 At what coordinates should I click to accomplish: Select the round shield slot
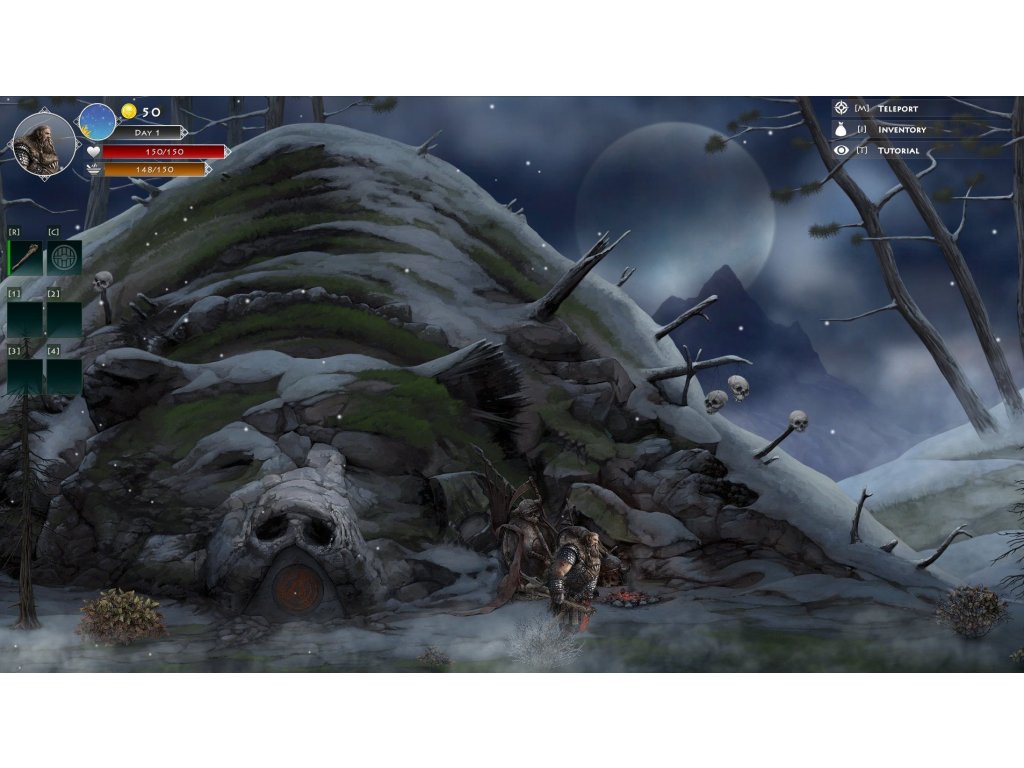(x=64, y=257)
